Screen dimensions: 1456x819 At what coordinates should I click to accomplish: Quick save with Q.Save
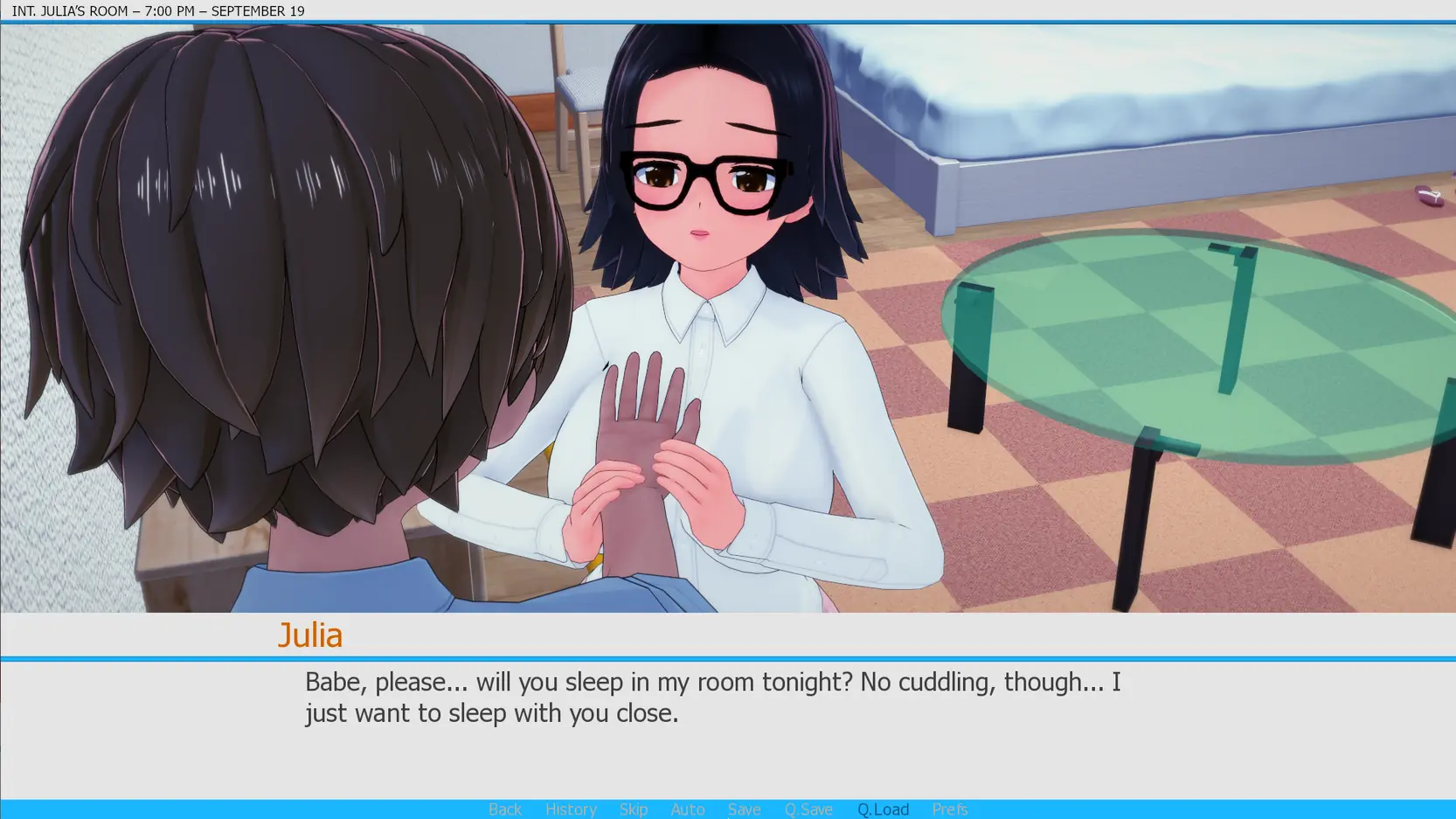808,809
